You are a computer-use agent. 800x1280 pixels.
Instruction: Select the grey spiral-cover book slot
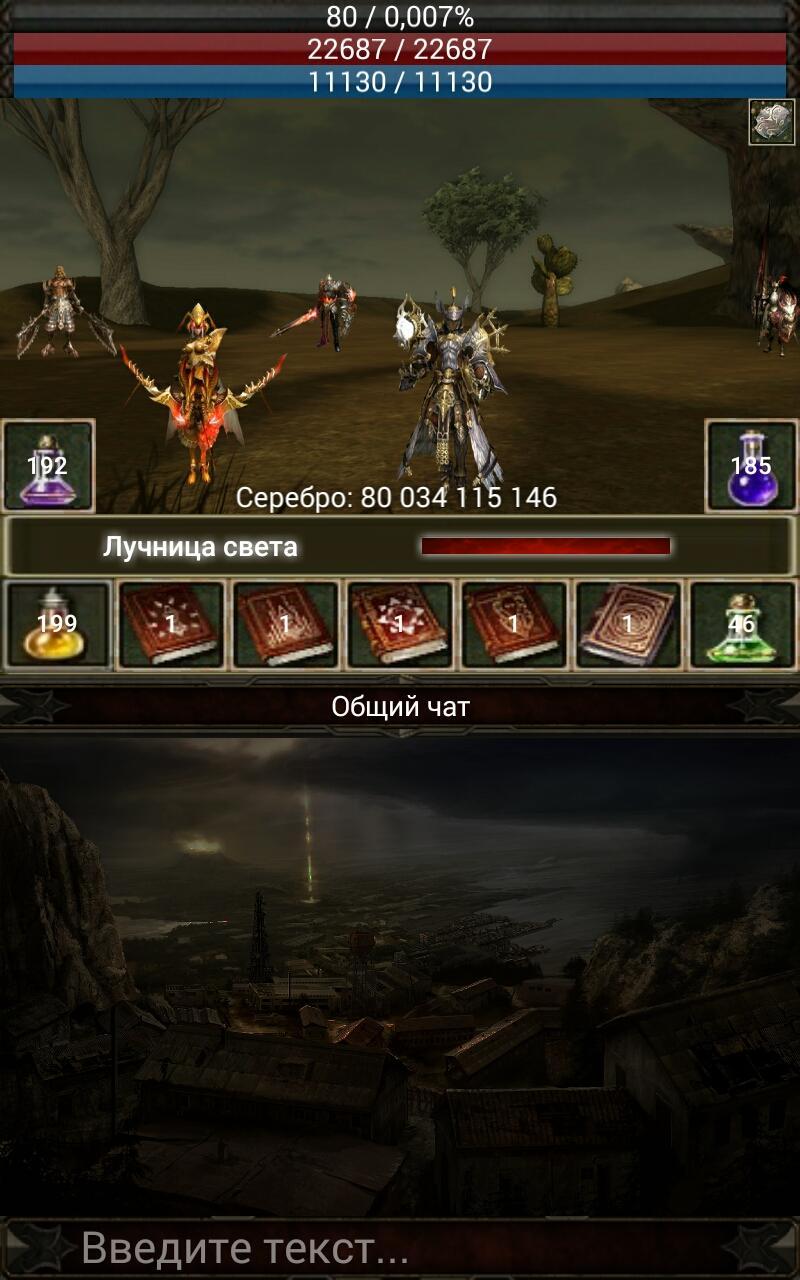click(628, 626)
